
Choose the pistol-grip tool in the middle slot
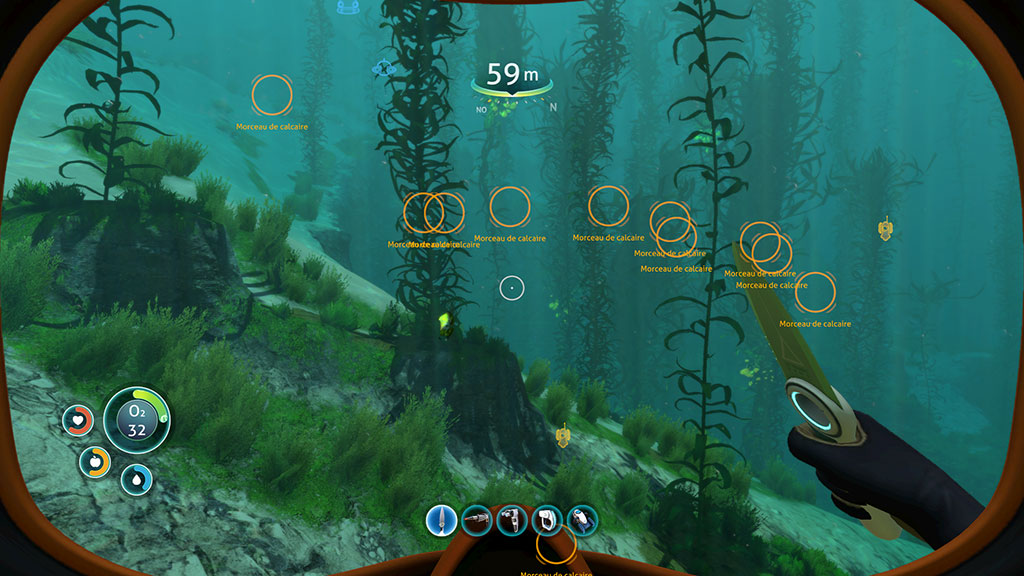[512, 519]
